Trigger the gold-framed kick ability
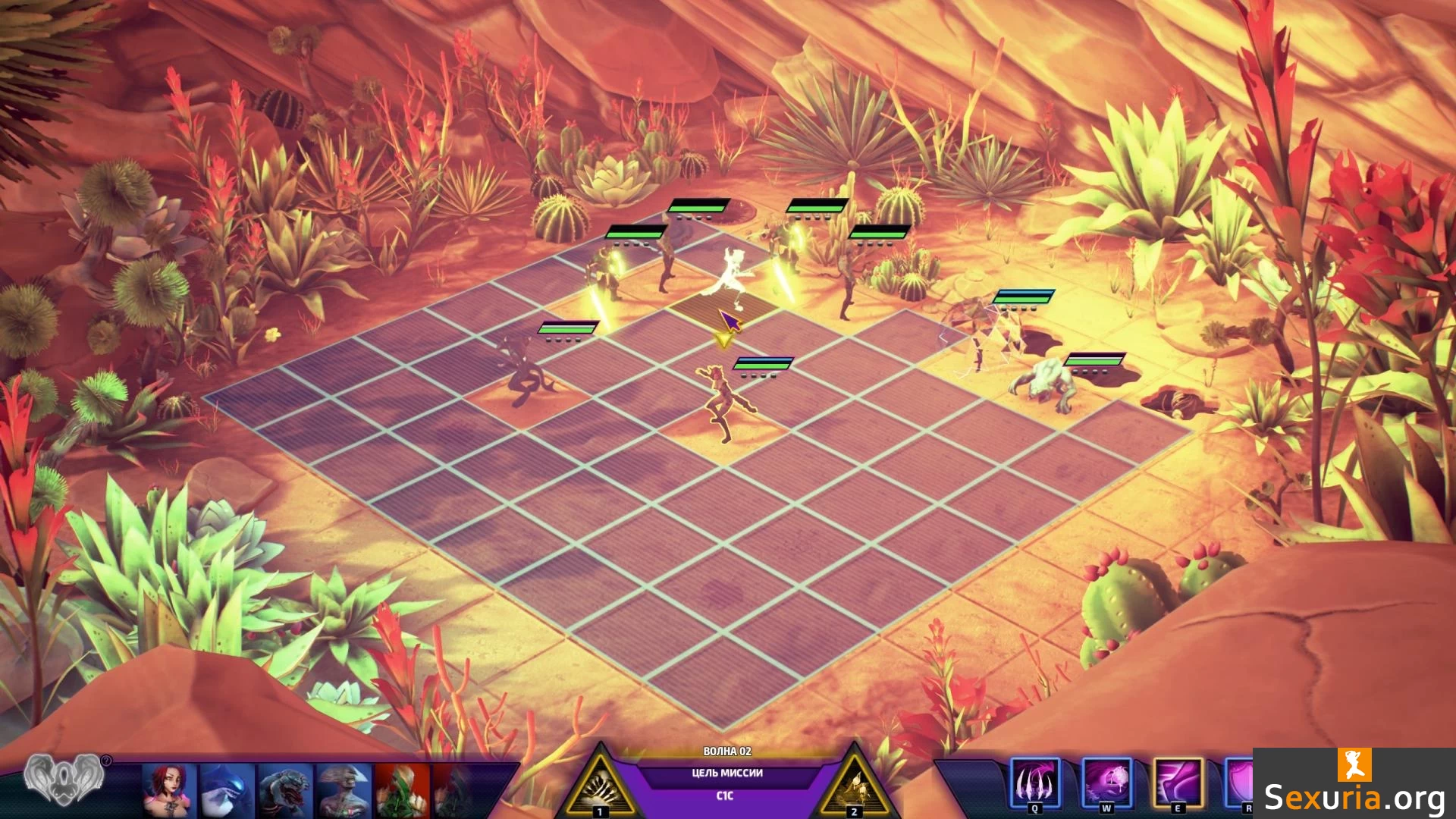Screen dimensions: 1456x819 coord(1178,783)
